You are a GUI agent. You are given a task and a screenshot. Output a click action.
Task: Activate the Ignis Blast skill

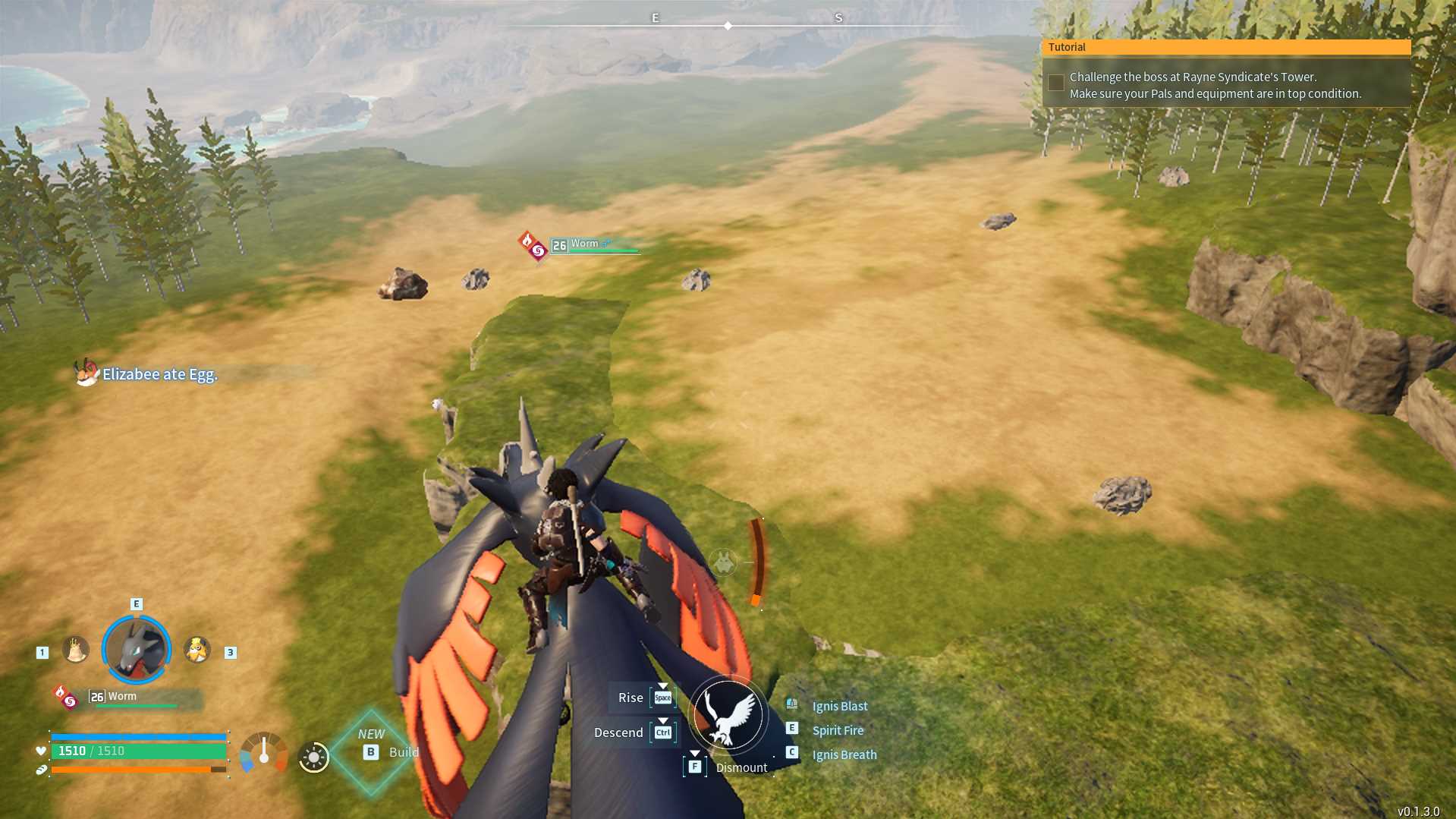coord(839,706)
